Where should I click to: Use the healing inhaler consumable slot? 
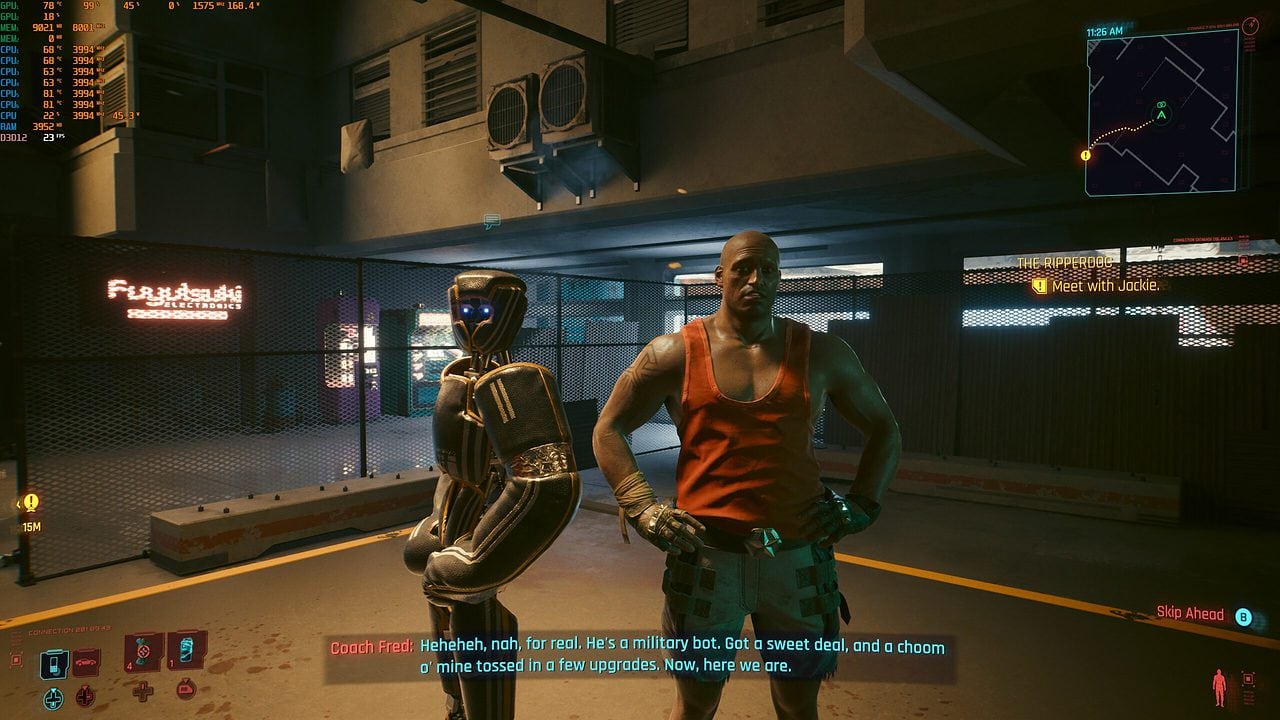coord(145,651)
